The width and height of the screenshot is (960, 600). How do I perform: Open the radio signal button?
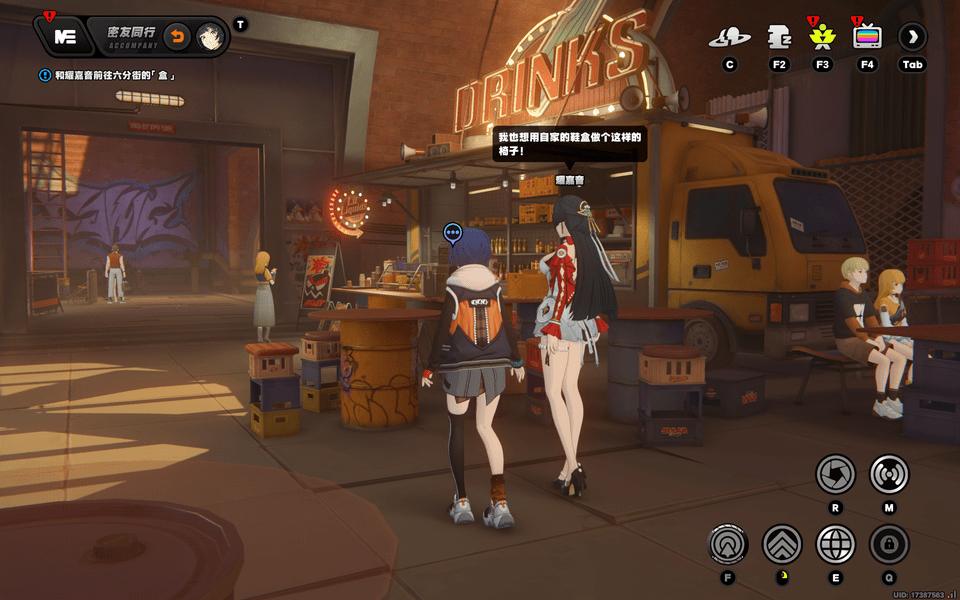889,474
